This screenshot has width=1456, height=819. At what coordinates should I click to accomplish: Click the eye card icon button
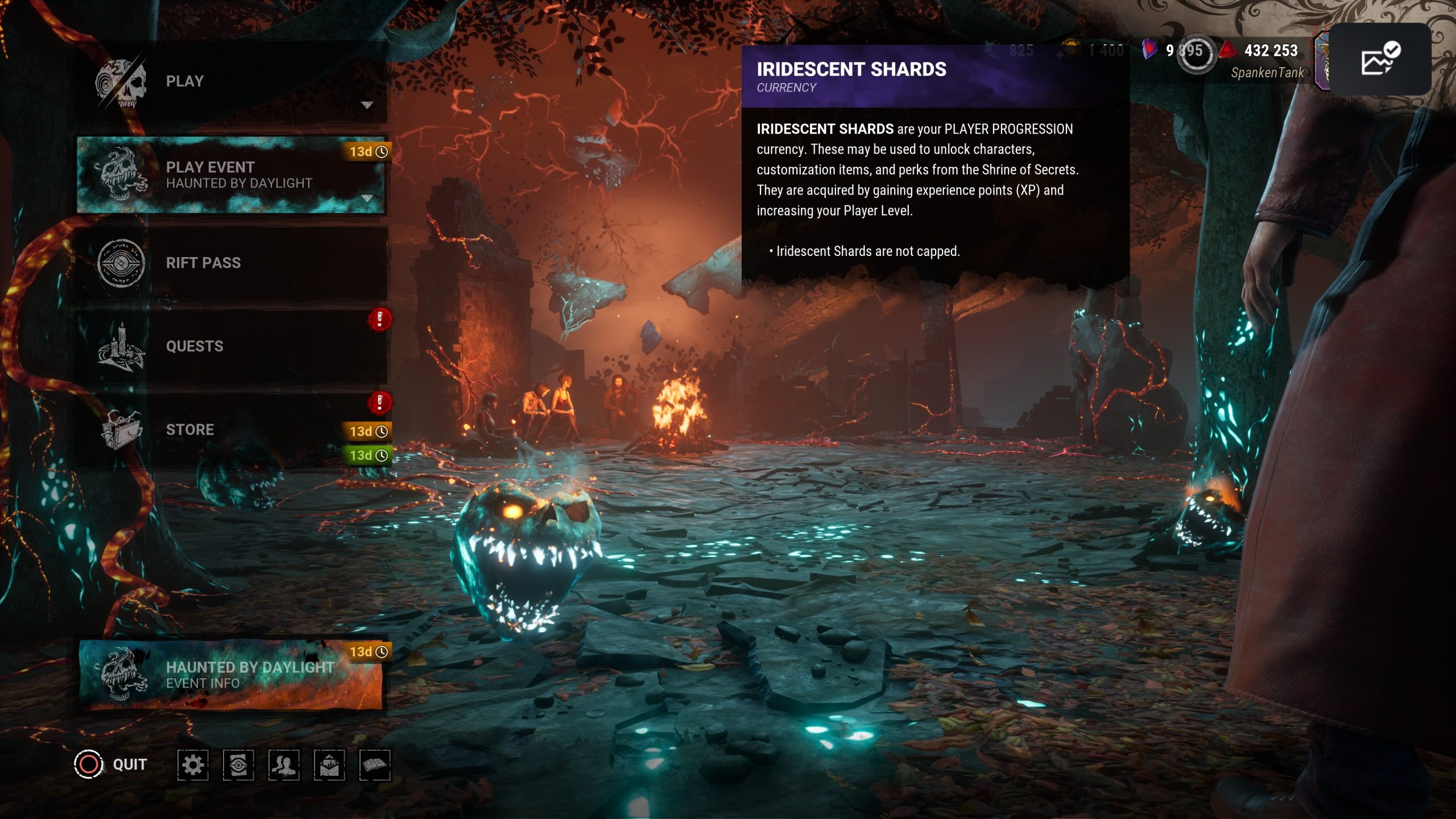[x=238, y=765]
